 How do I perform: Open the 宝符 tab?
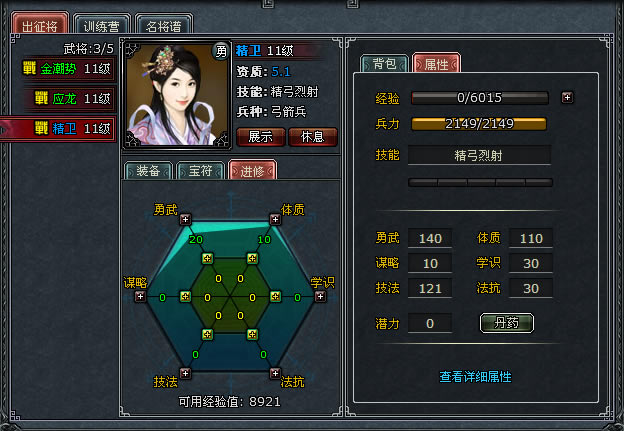[200, 171]
